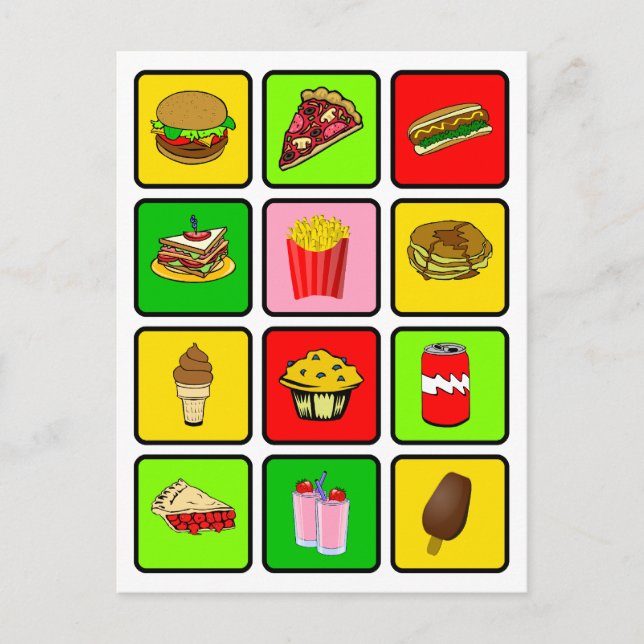644x644 pixels.
Task: Choose the pizza slice tile
Action: pos(321,129)
